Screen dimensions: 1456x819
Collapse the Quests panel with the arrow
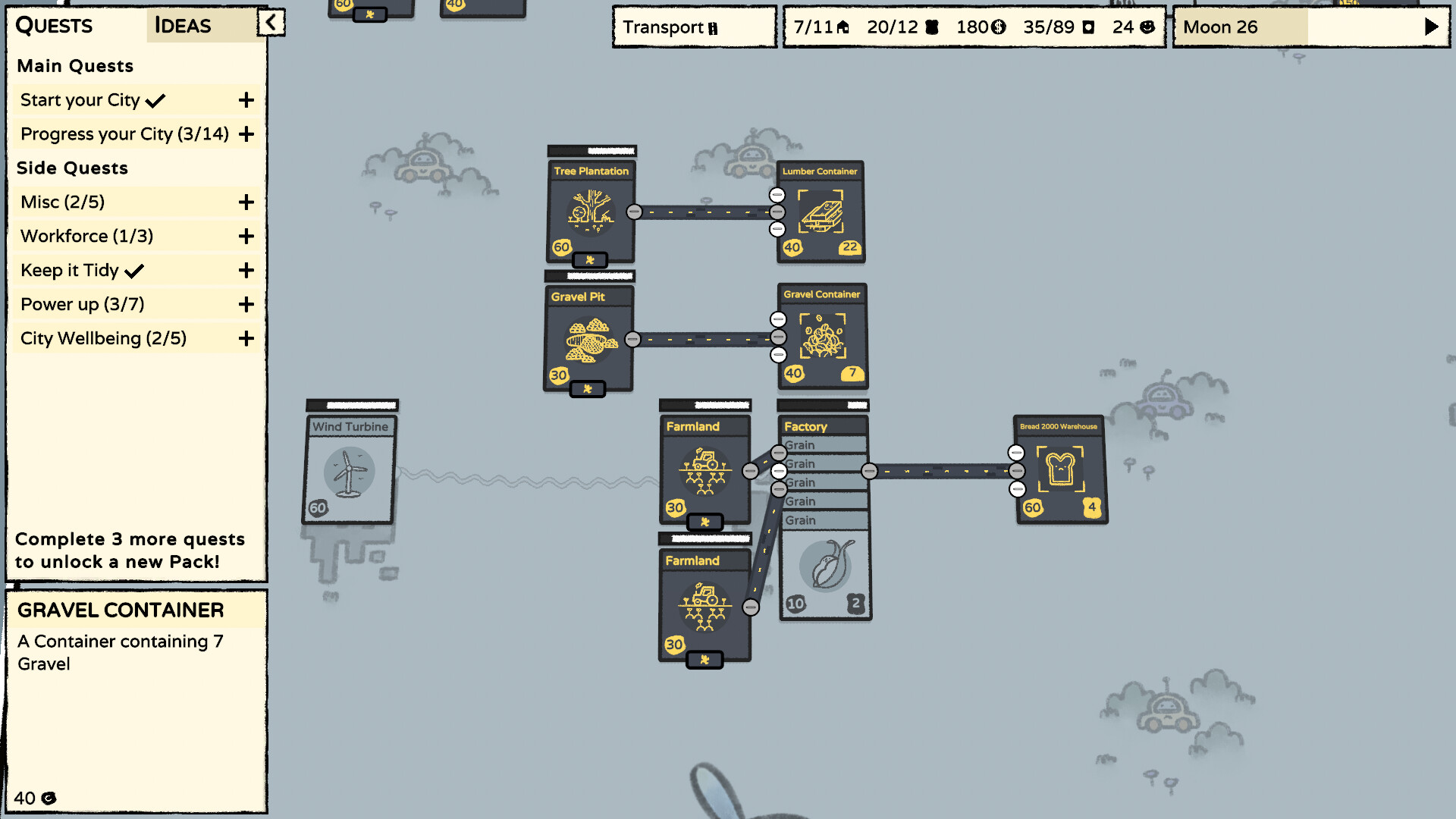coord(271,23)
